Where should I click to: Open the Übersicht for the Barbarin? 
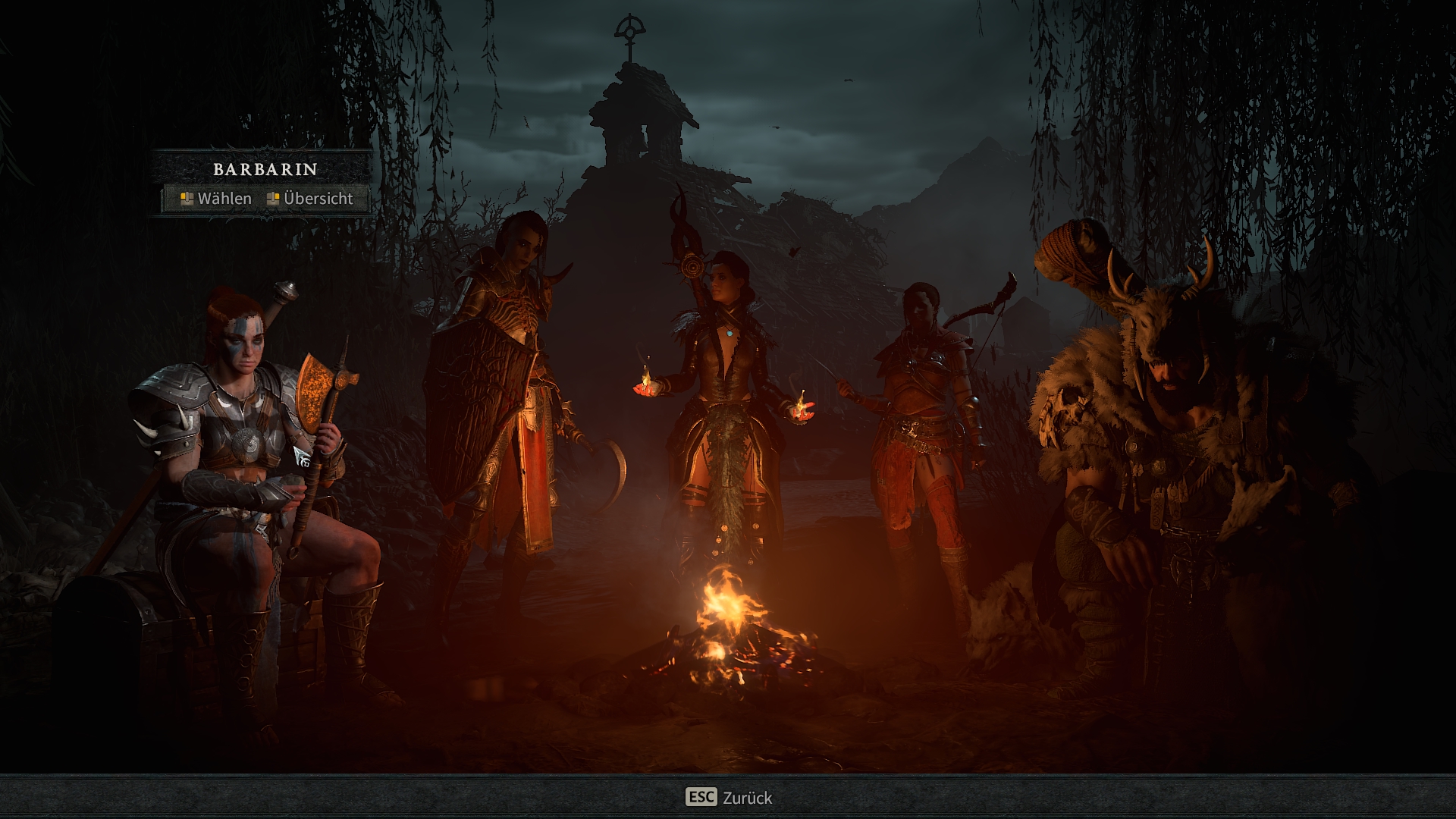click(310, 199)
